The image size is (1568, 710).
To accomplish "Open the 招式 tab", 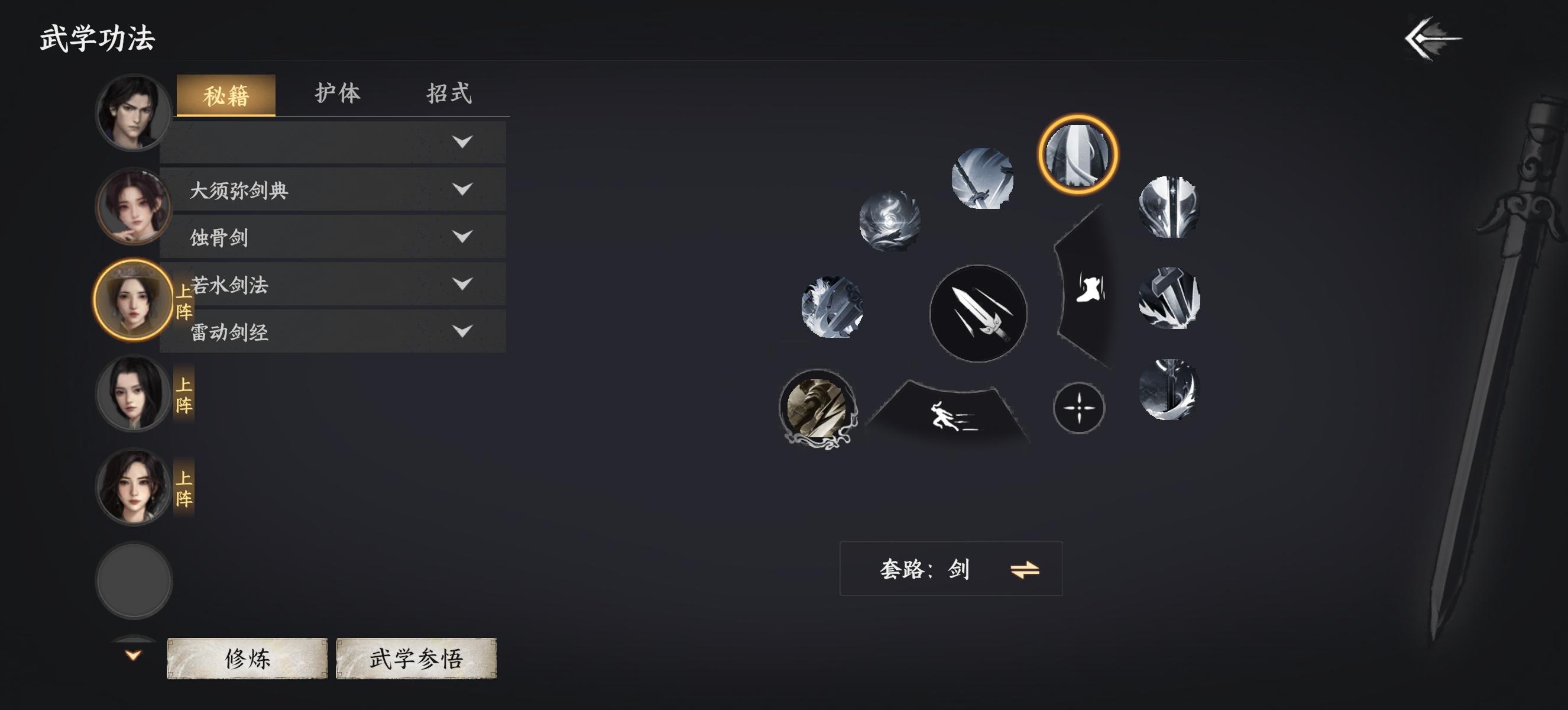I will coord(451,93).
